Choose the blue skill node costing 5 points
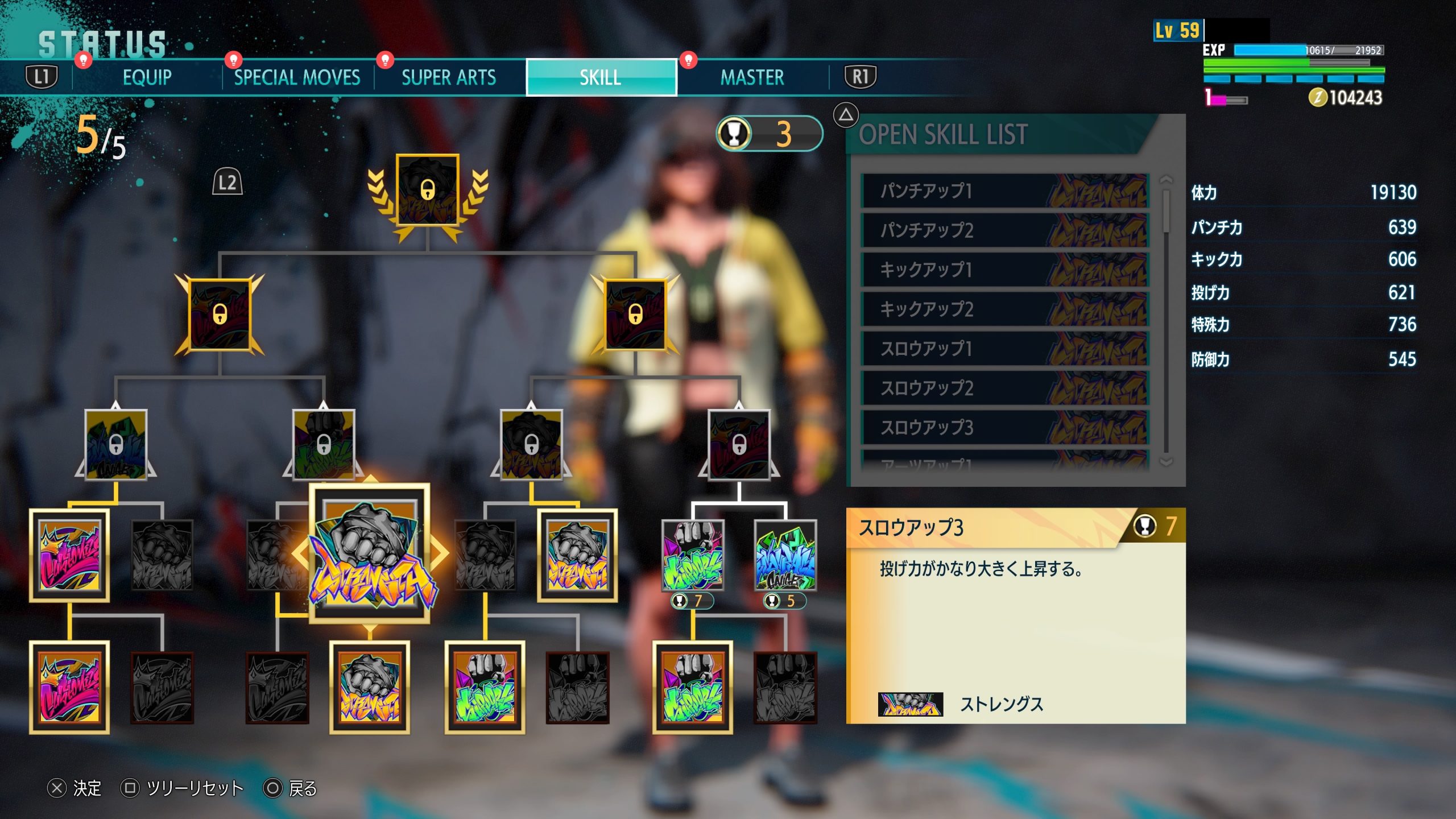This screenshot has height=819, width=1456. (785, 555)
